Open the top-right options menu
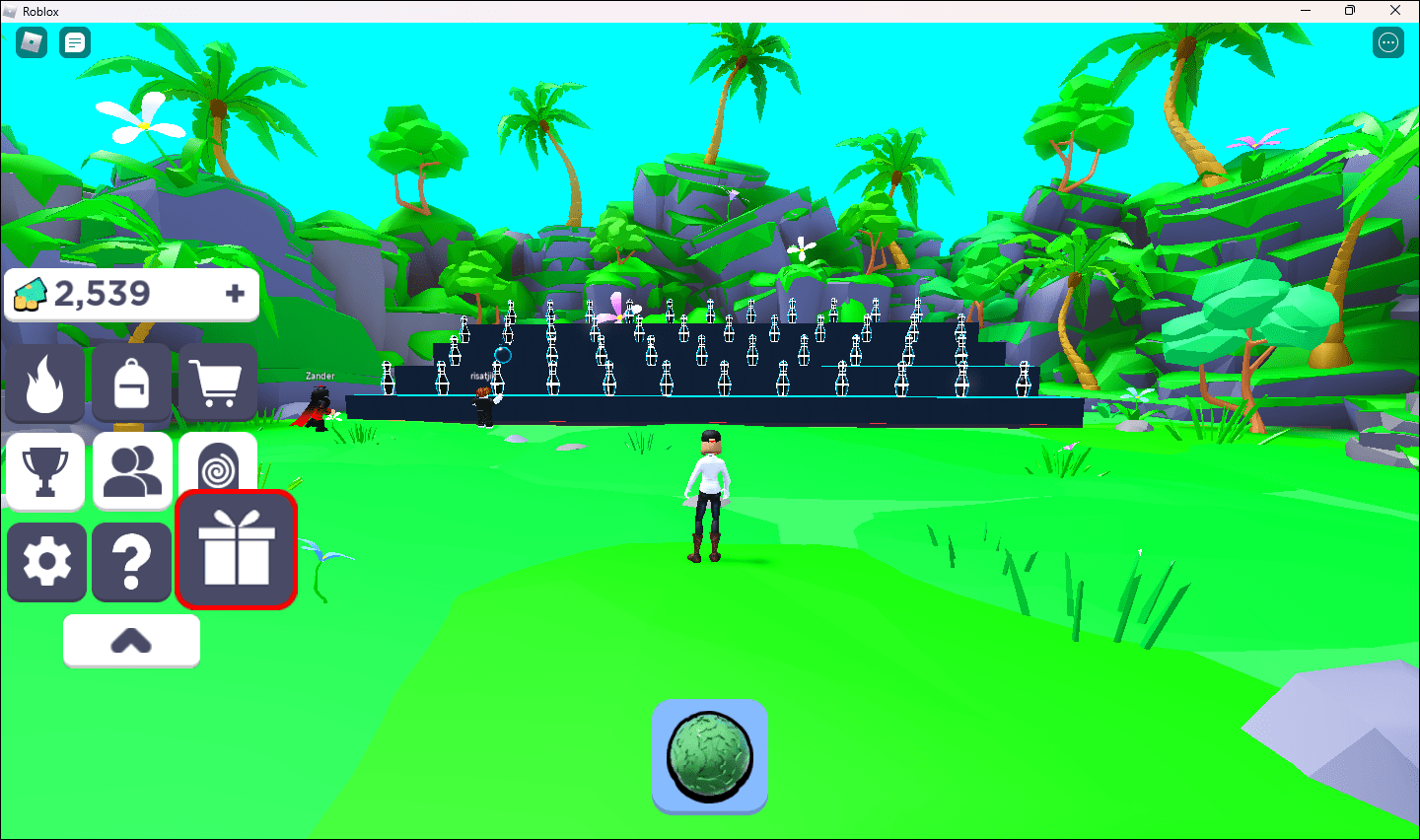Image resolution: width=1420 pixels, height=840 pixels. (1387, 42)
